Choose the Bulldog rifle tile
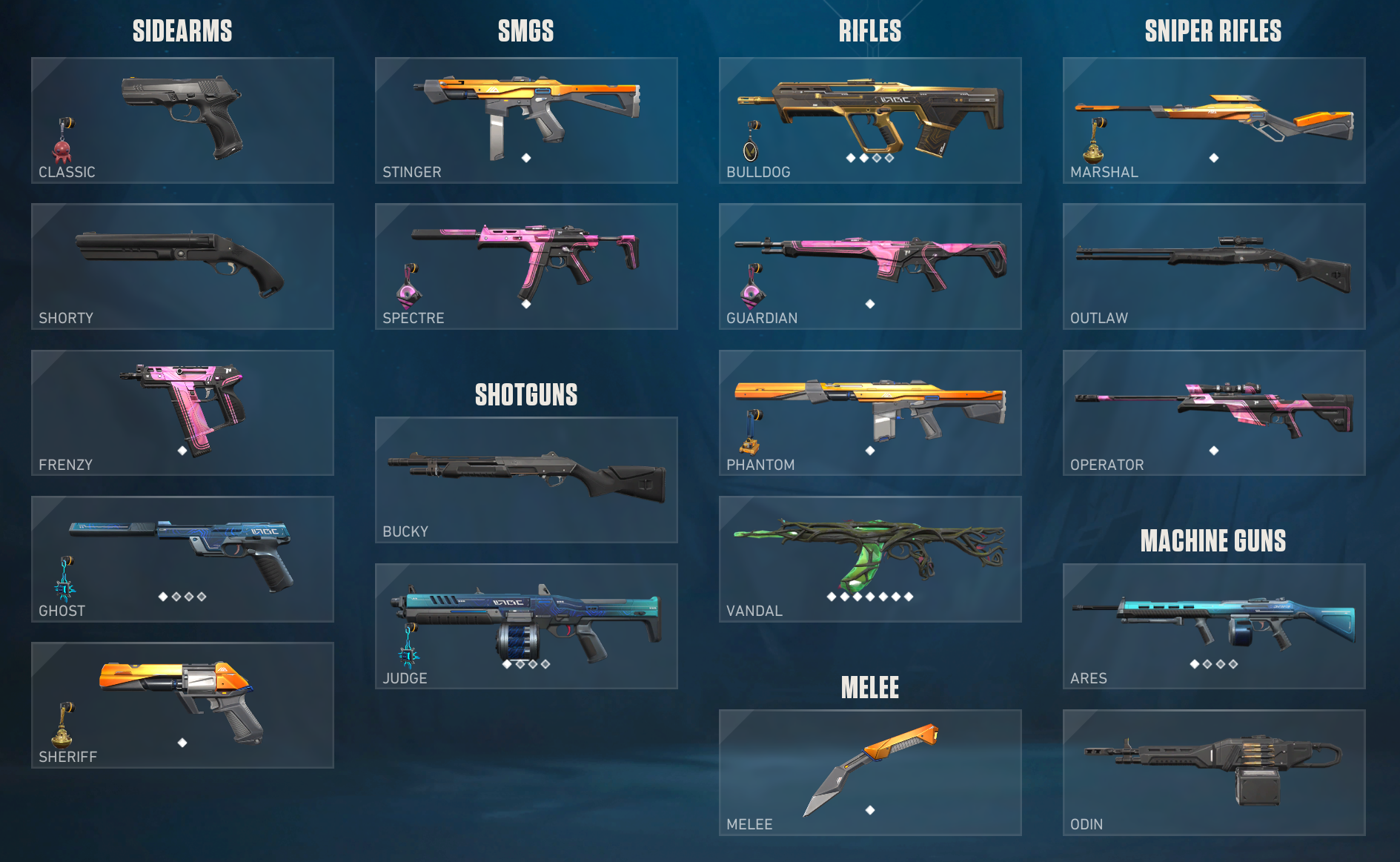Image resolution: width=1400 pixels, height=862 pixels. (870, 120)
